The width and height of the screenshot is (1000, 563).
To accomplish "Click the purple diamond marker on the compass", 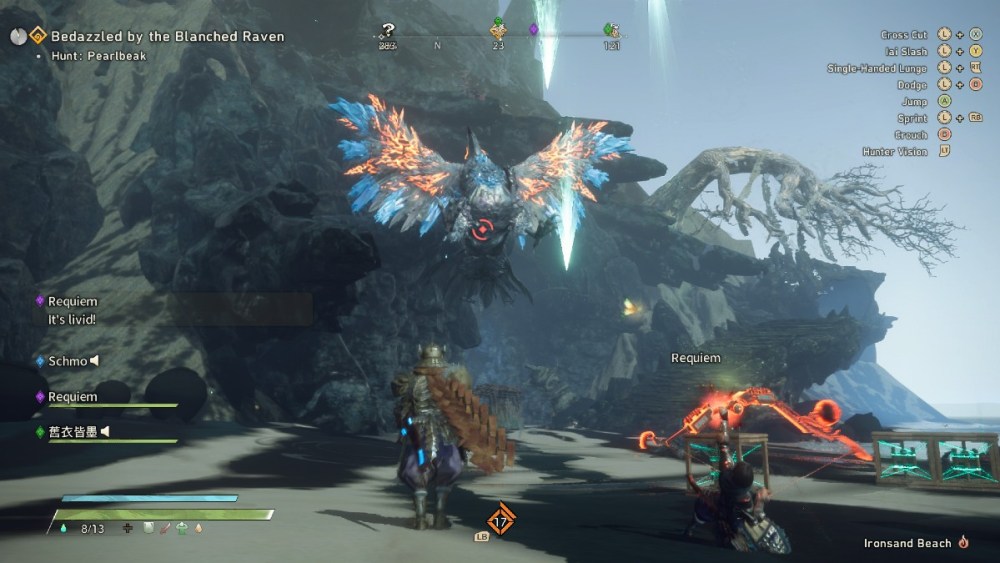I will coord(533,30).
